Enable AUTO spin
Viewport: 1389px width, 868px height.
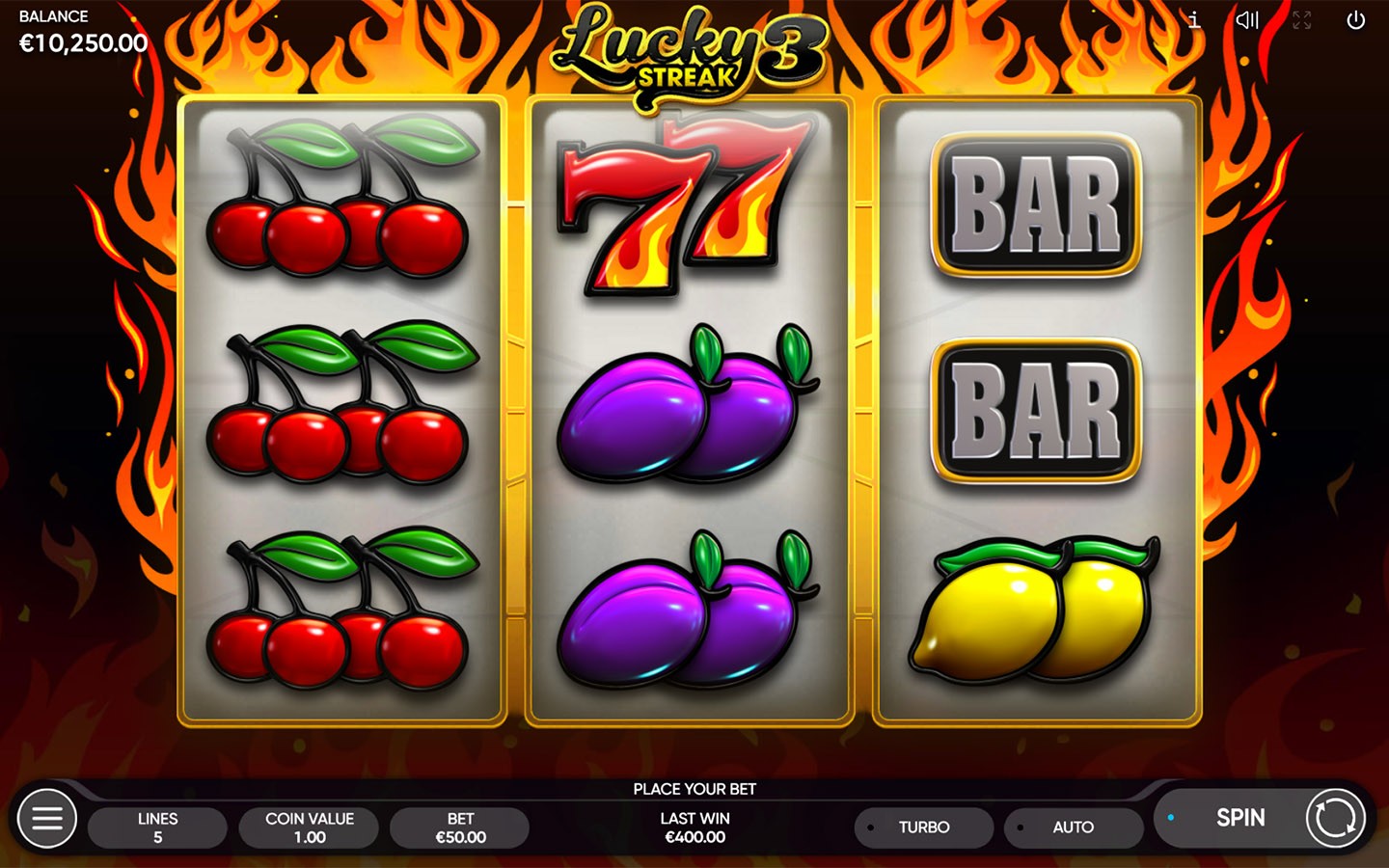(x=1073, y=827)
